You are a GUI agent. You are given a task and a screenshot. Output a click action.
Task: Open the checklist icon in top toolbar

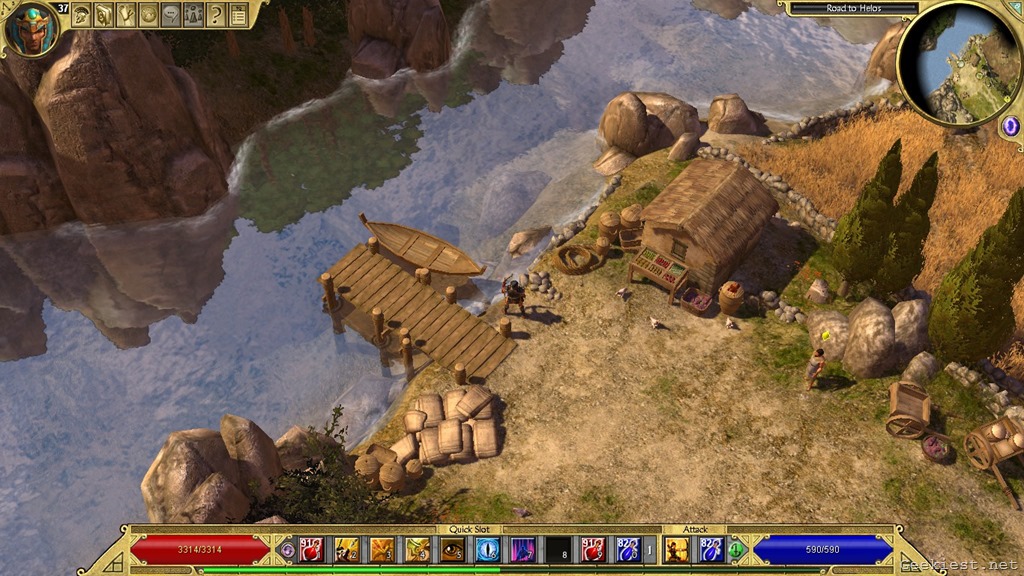point(238,14)
